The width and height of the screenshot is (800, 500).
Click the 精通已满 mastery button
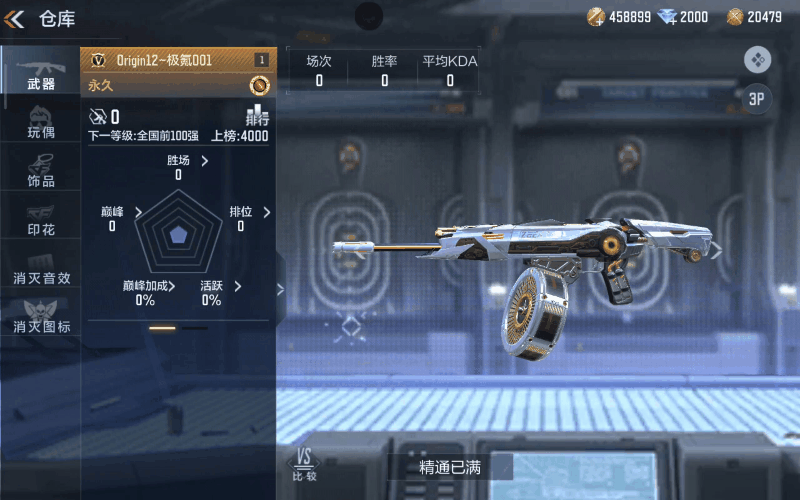pos(450,467)
